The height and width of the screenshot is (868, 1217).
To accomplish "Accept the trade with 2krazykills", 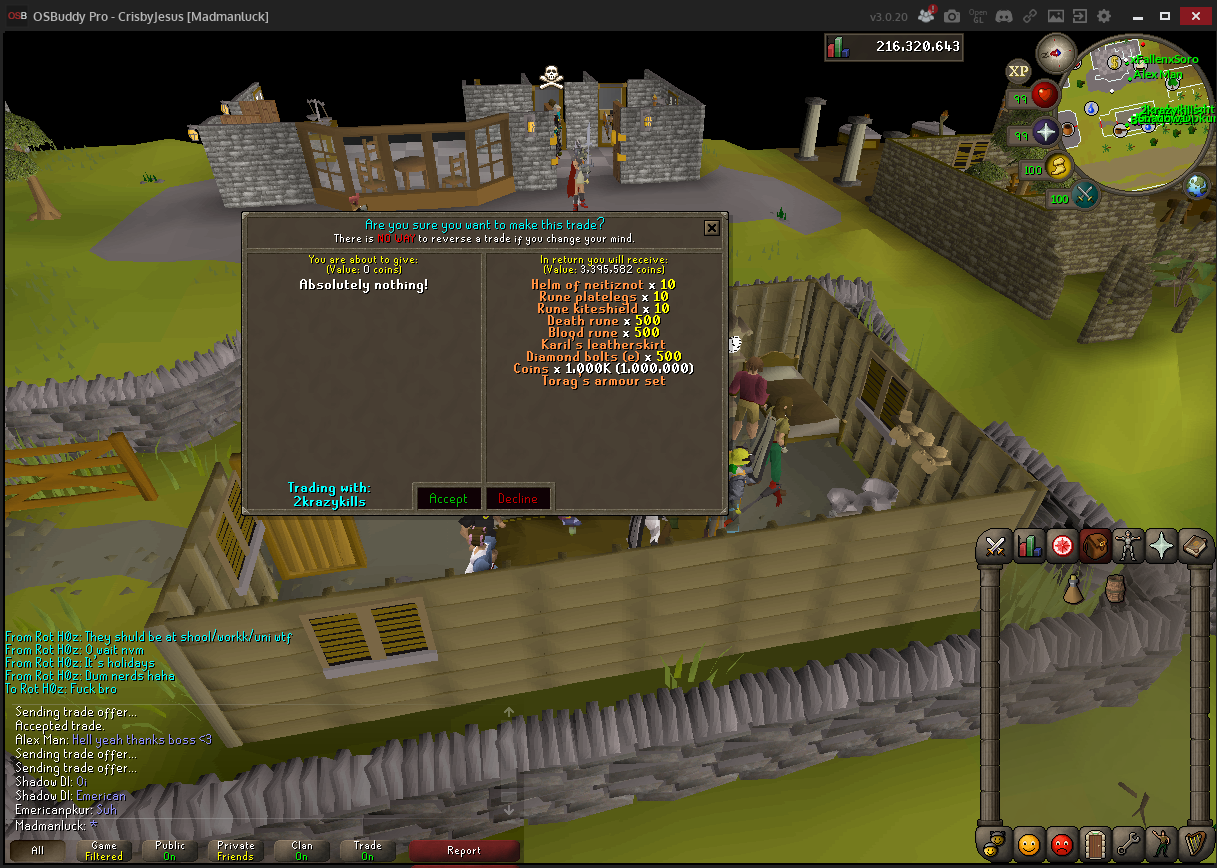I will tap(448, 498).
